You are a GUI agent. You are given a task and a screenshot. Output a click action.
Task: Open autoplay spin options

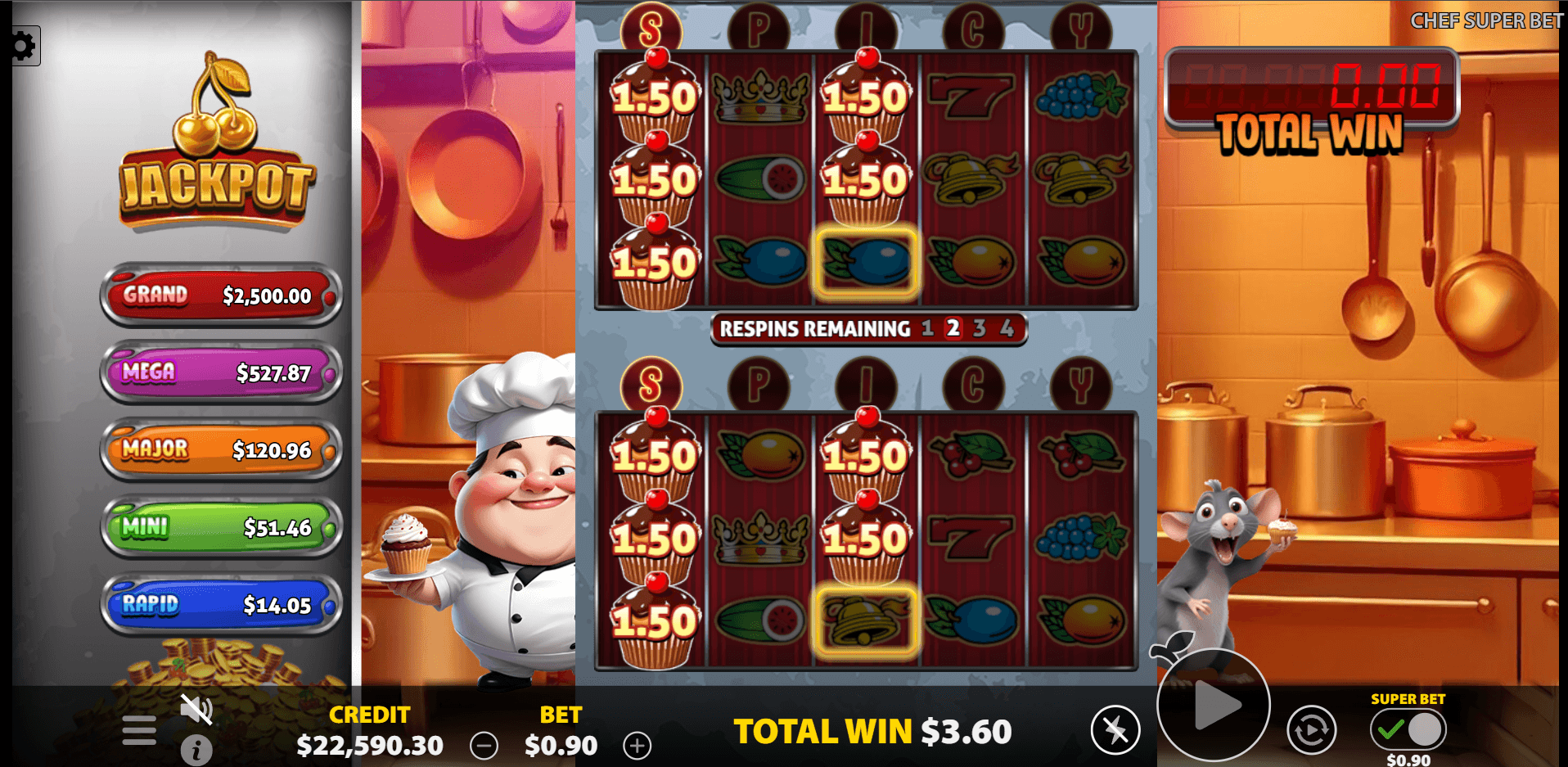1312,729
